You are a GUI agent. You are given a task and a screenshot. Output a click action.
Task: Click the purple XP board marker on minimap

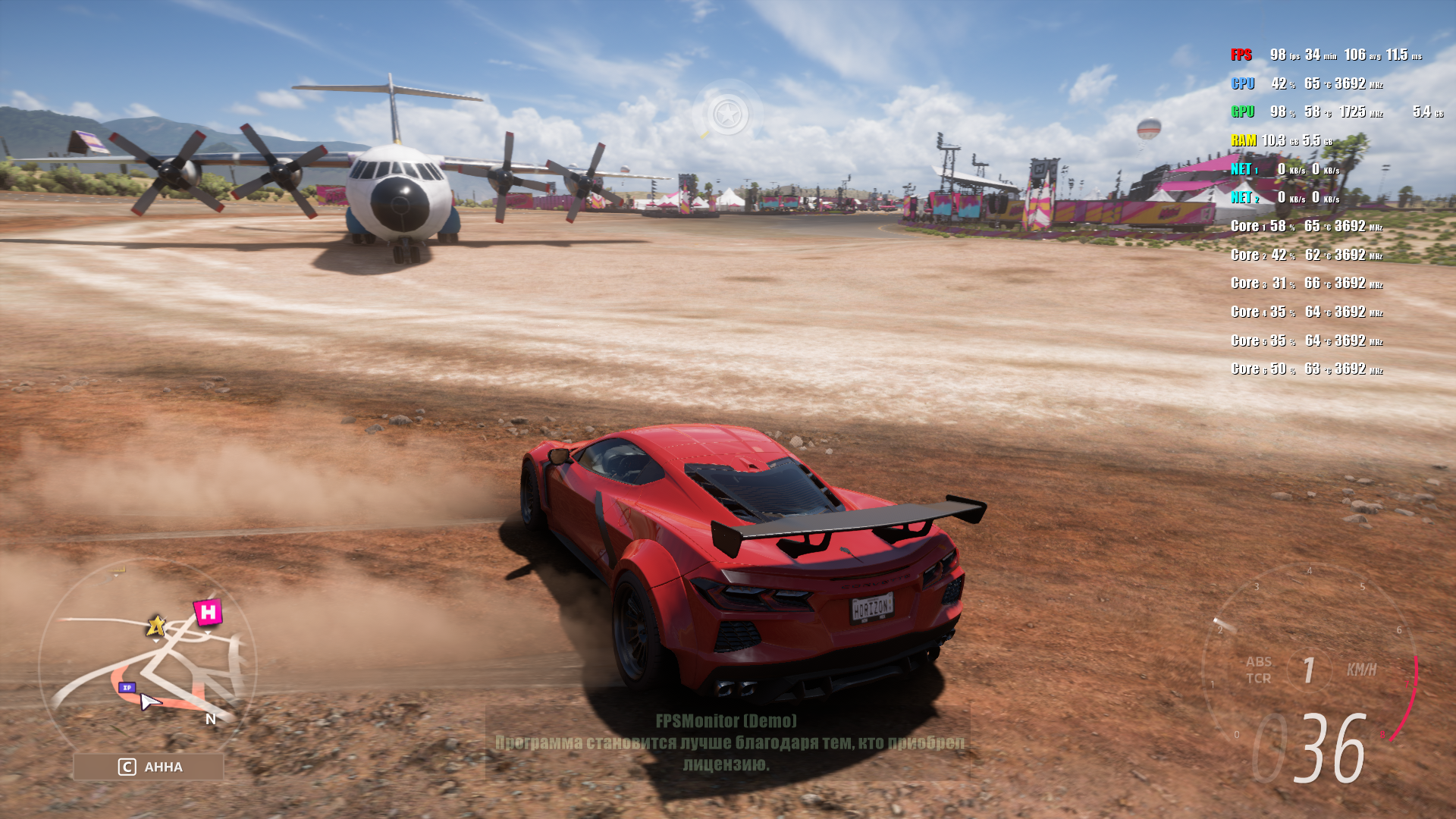[127, 688]
